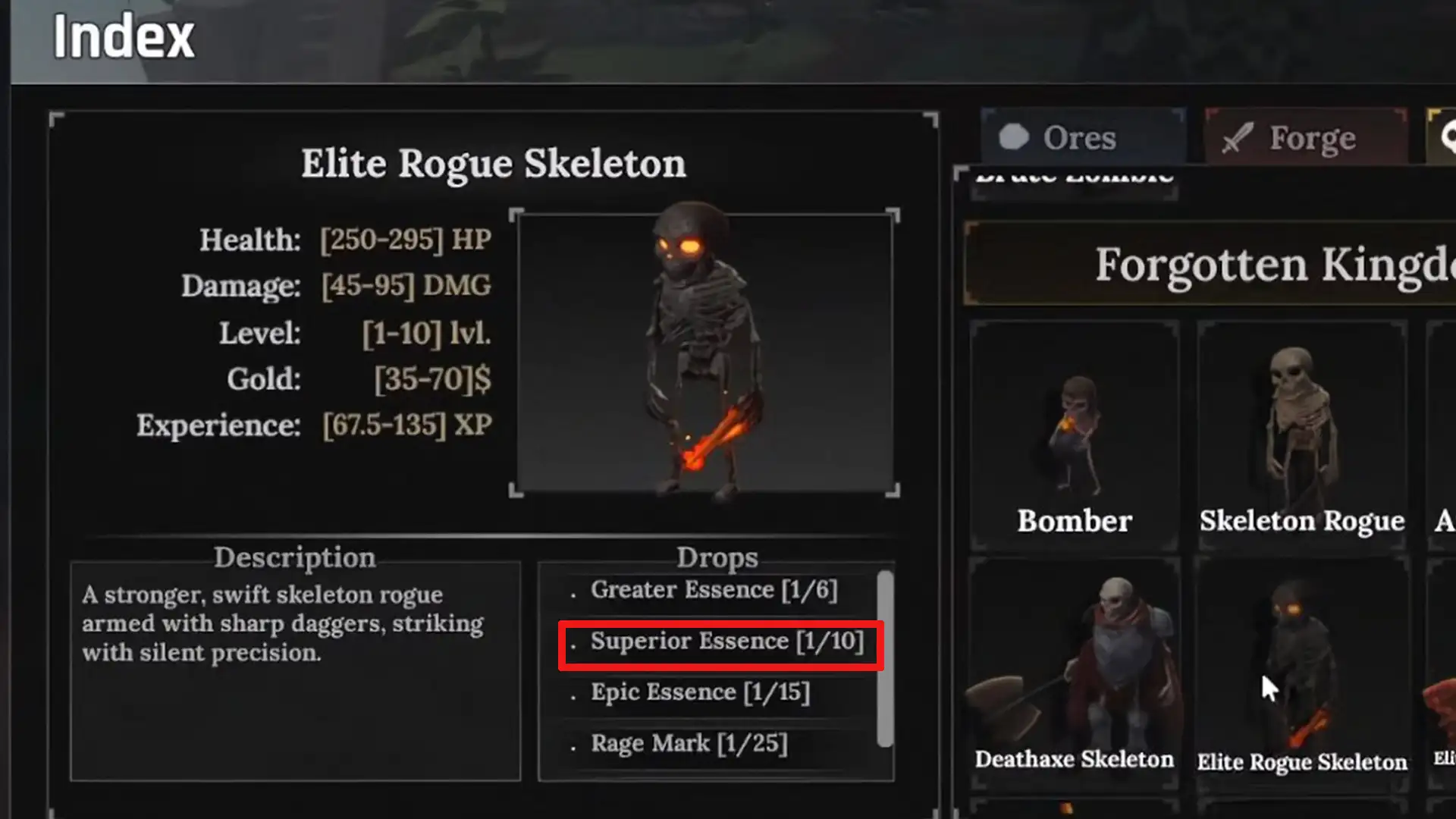Click the ore stone icon on the Ores tab
This screenshot has height=819, width=1456.
[1016, 136]
